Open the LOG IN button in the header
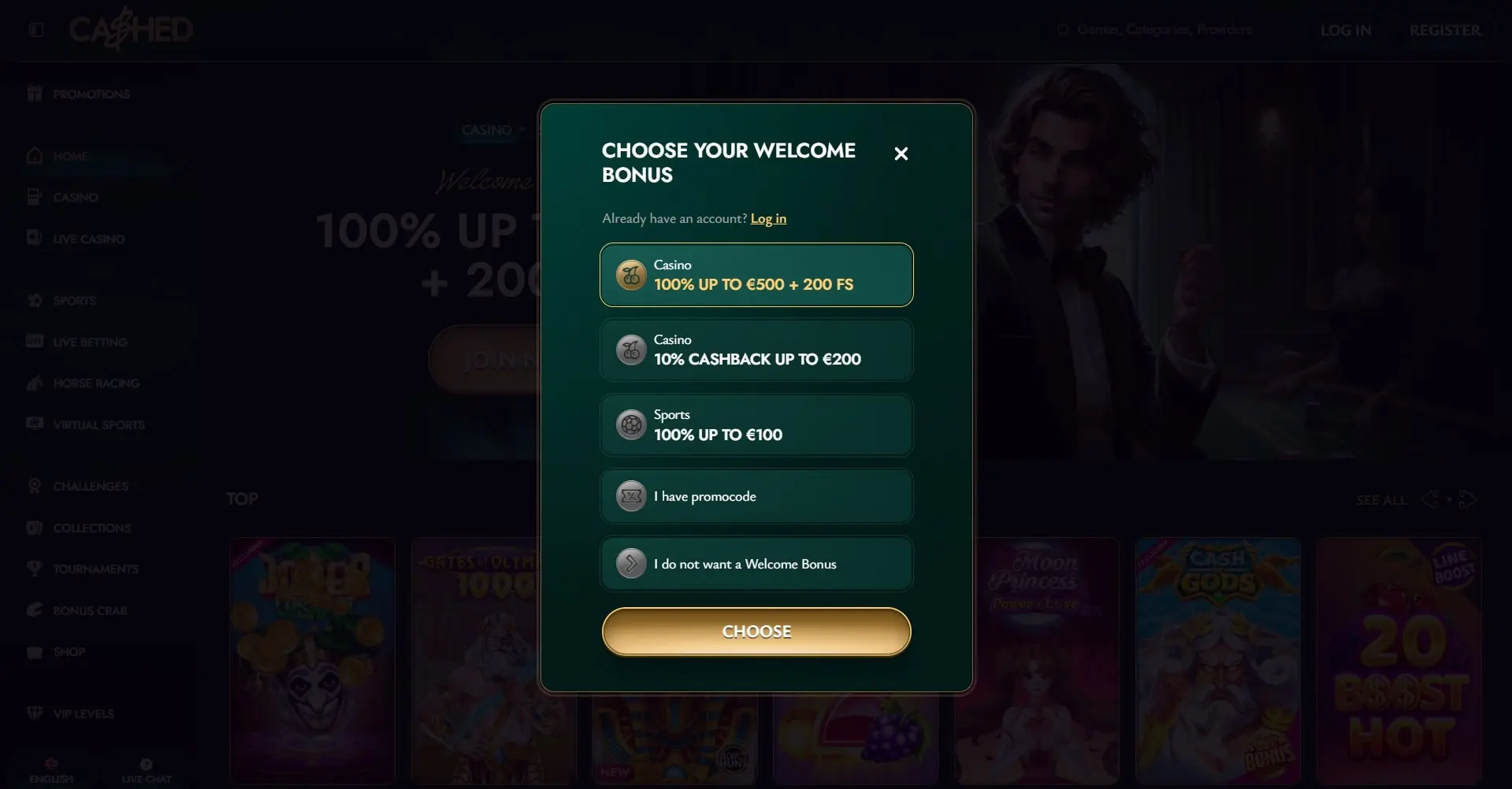The height and width of the screenshot is (789, 1512). (x=1345, y=30)
